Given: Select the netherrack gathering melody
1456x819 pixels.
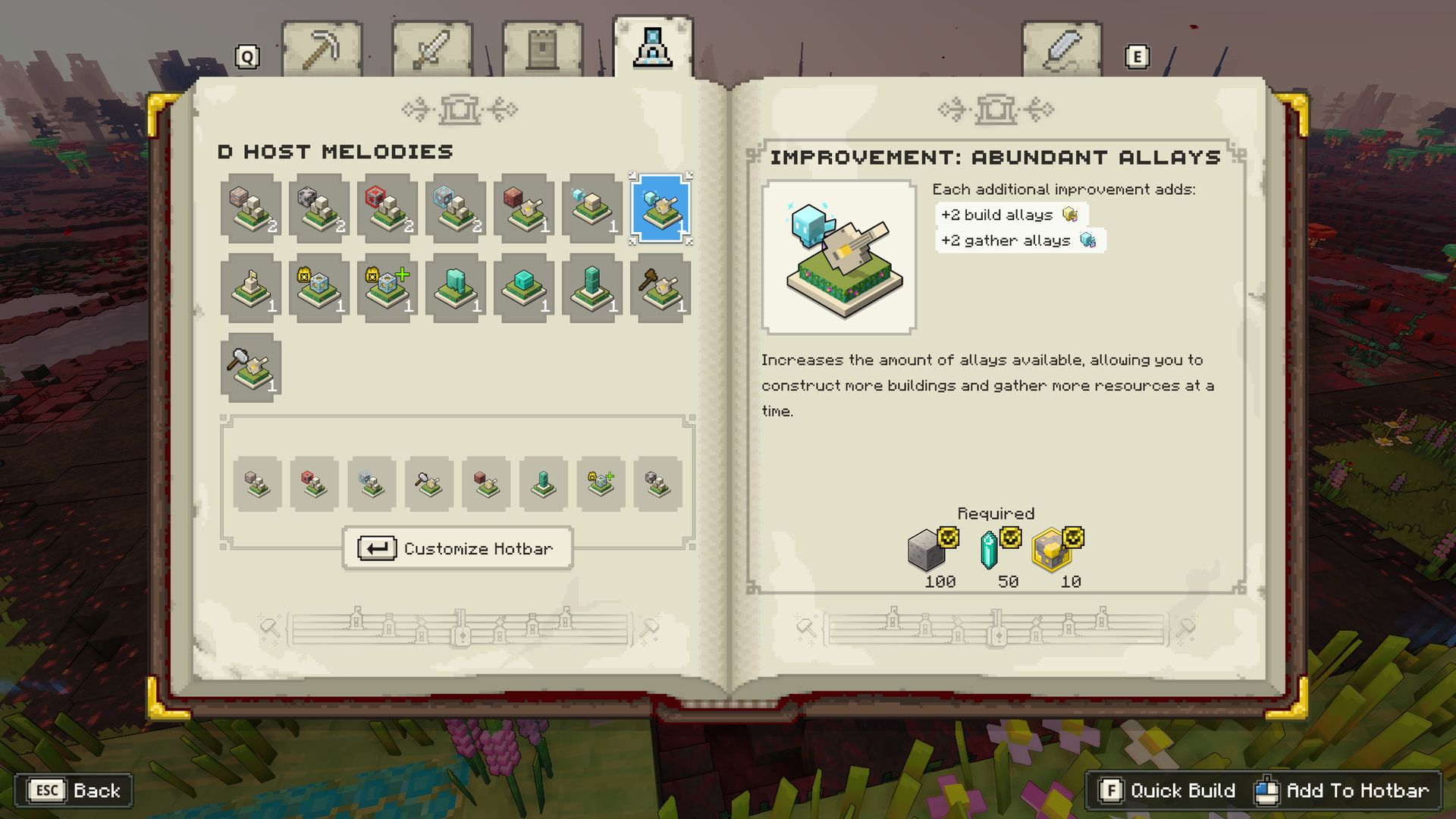Looking at the screenshot, I should (523, 209).
